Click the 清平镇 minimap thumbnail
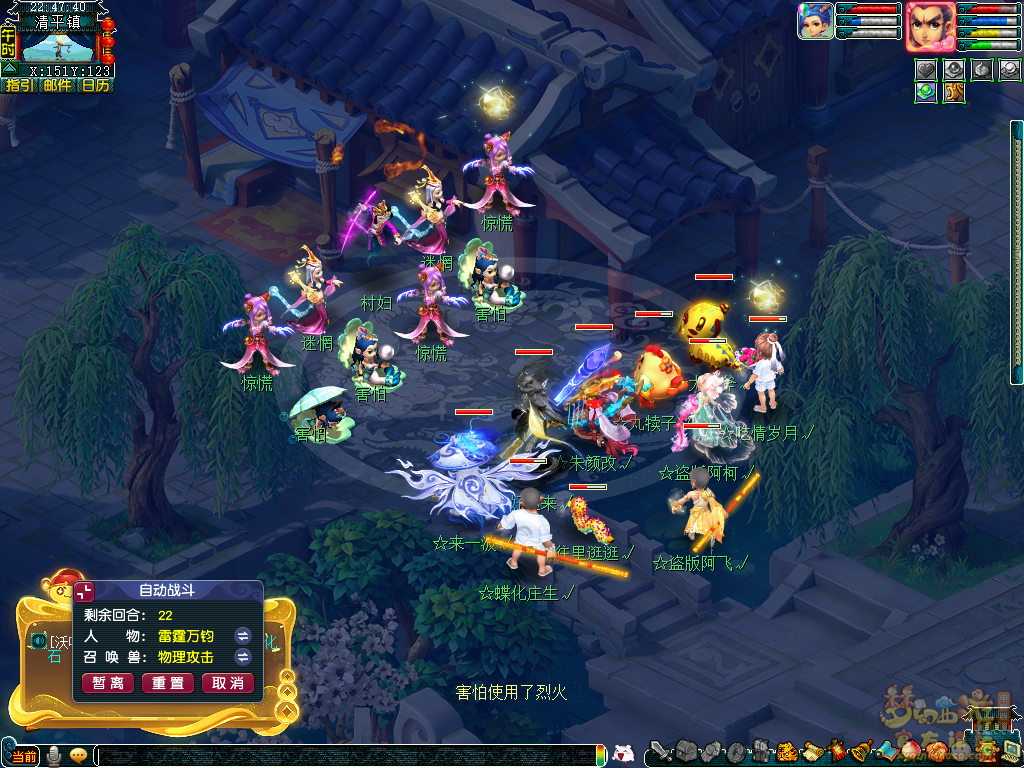Image resolution: width=1024 pixels, height=768 pixels. 57,47
